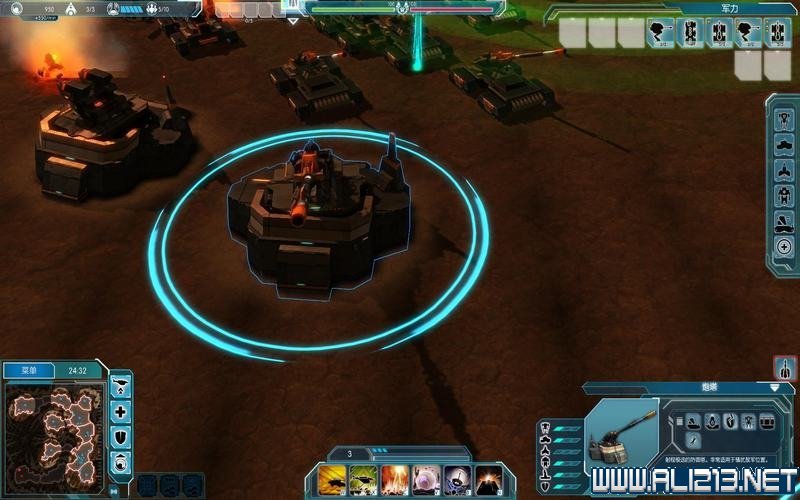Screen dimensions: 800x500
Task: Use the green aircraft ability icon
Action: [x=362, y=479]
